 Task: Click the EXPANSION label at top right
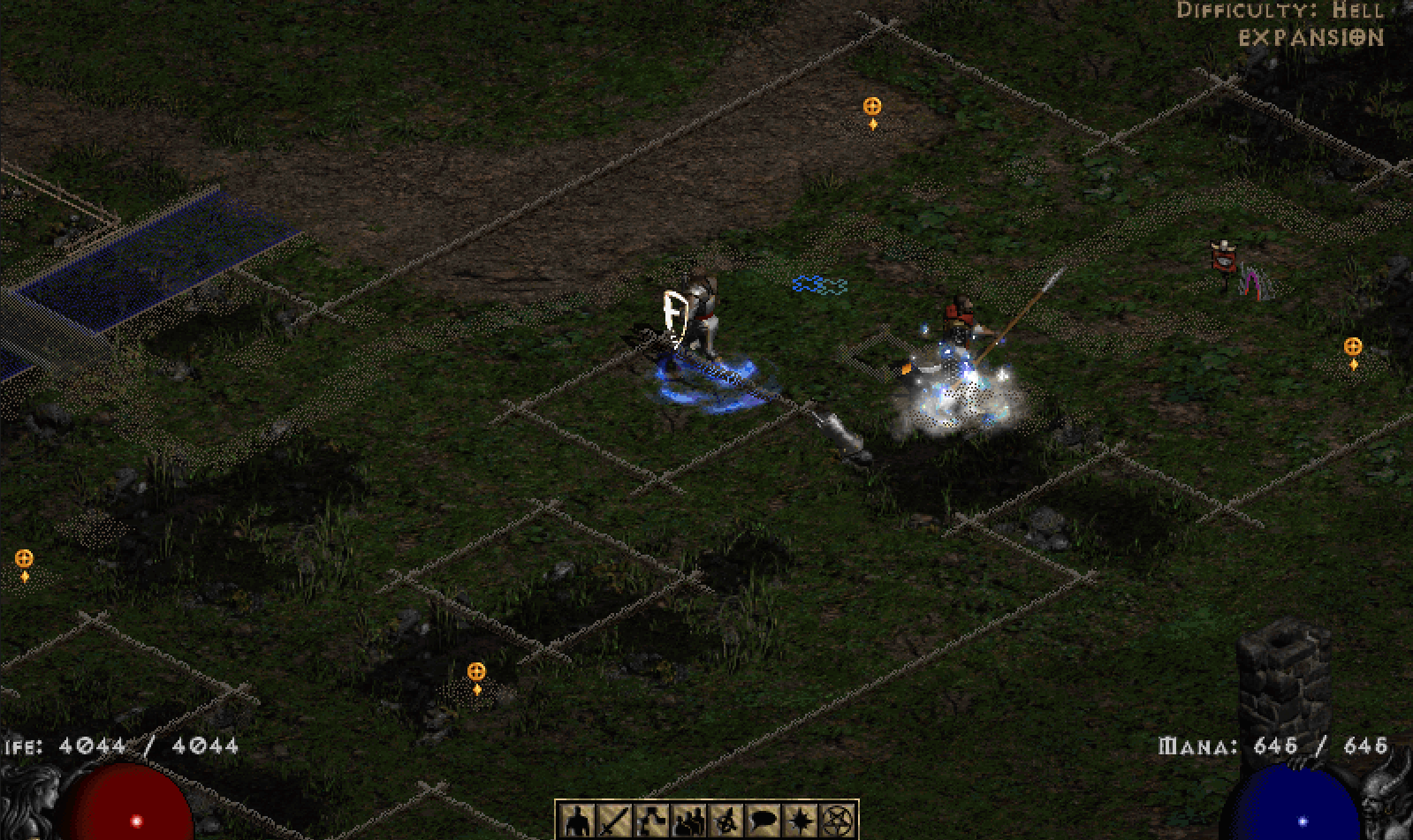(x=1310, y=37)
